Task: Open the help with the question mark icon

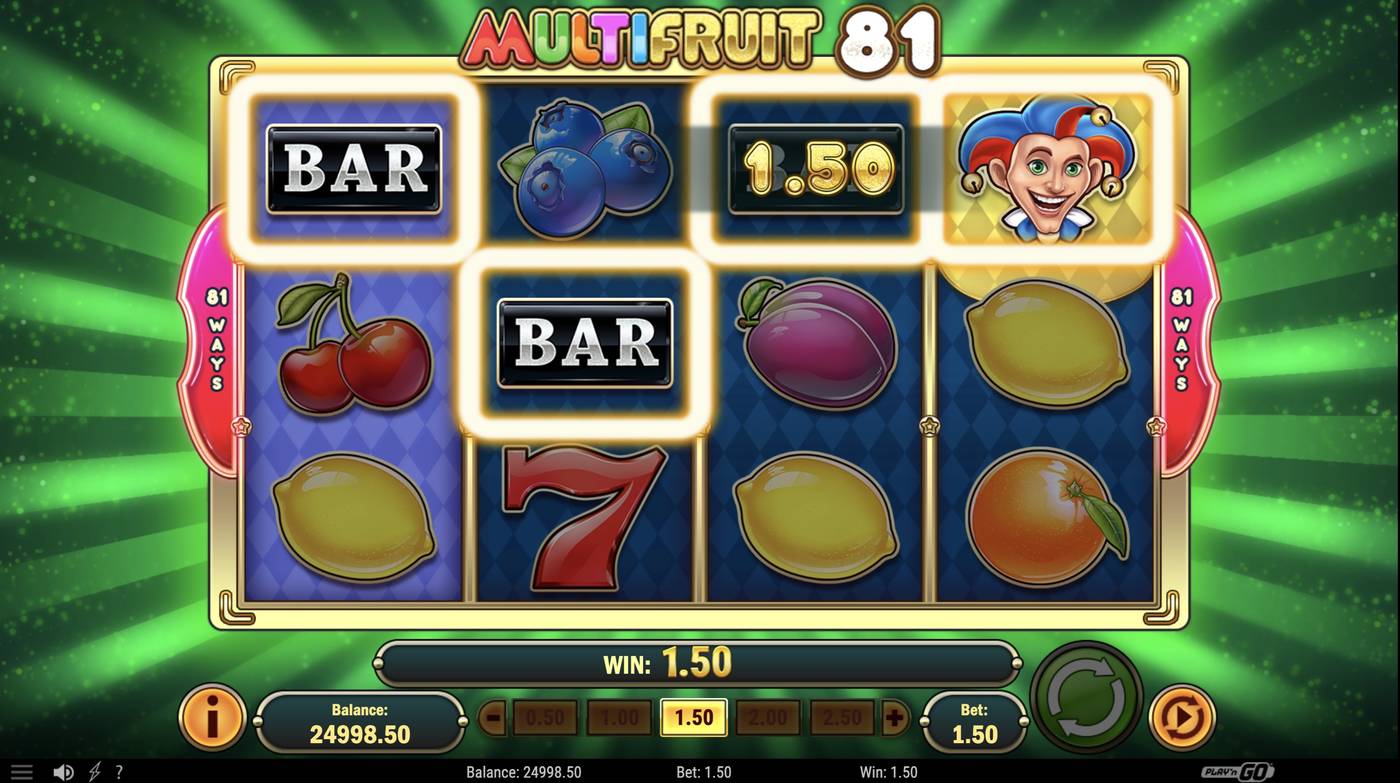Action: (119, 771)
